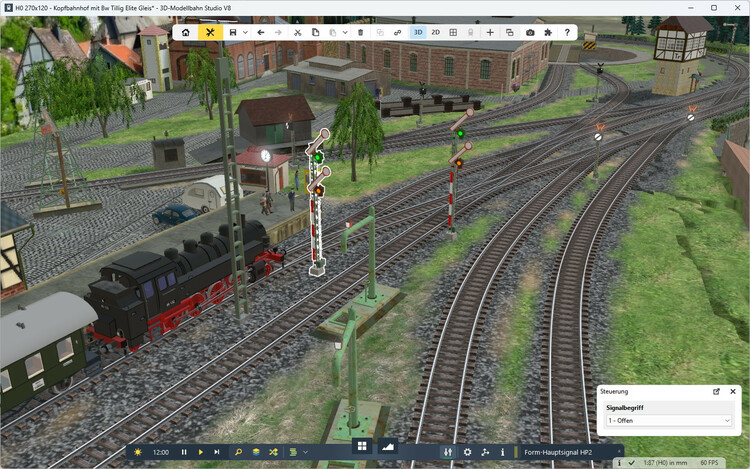This screenshot has width=750, height=469.
Task: Pause the simulation
Action: (184, 452)
